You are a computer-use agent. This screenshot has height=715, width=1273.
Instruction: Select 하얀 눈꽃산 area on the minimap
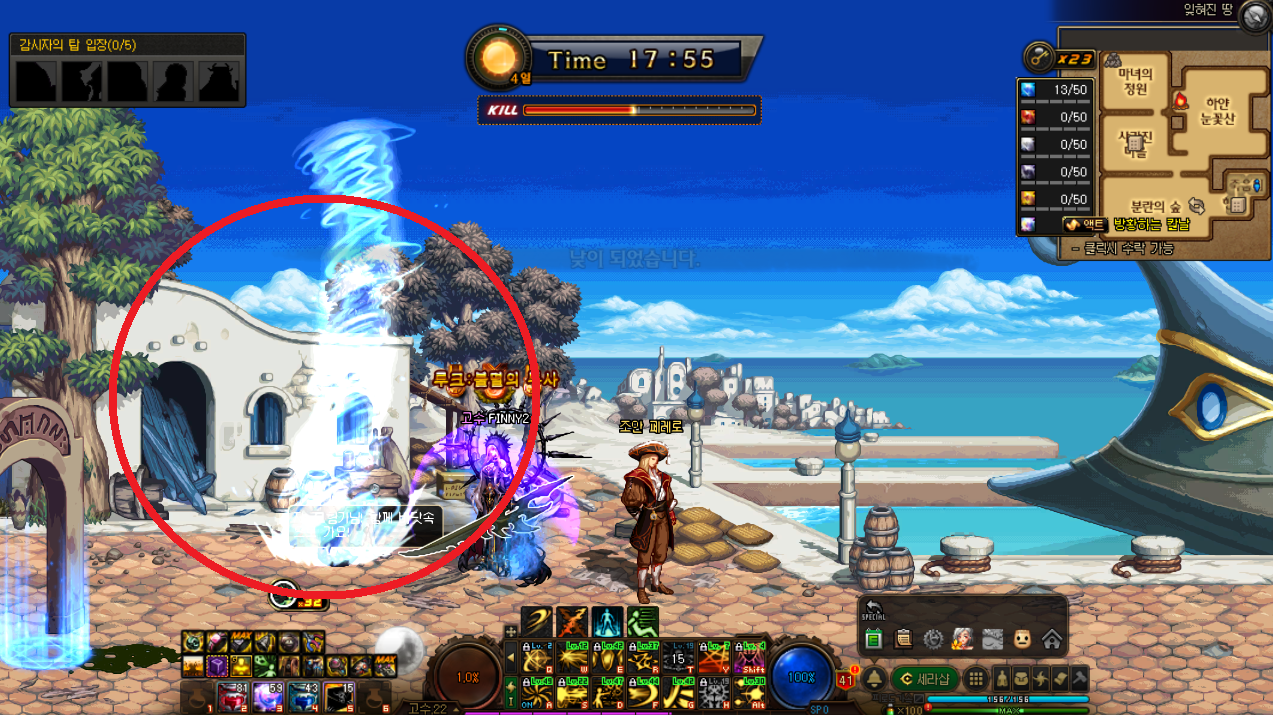1216,110
